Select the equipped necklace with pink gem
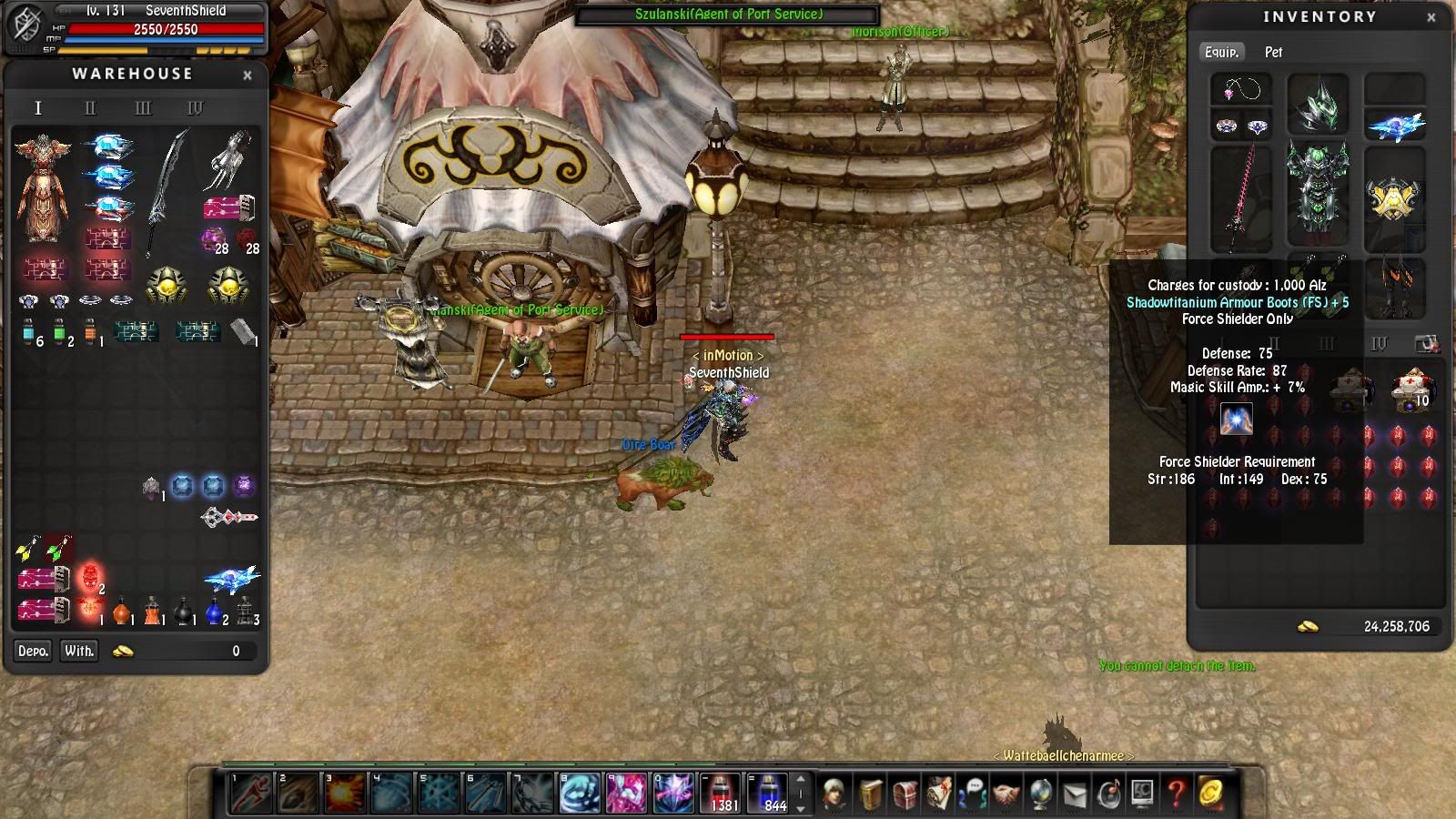This screenshot has width=1456, height=819. click(x=1241, y=90)
